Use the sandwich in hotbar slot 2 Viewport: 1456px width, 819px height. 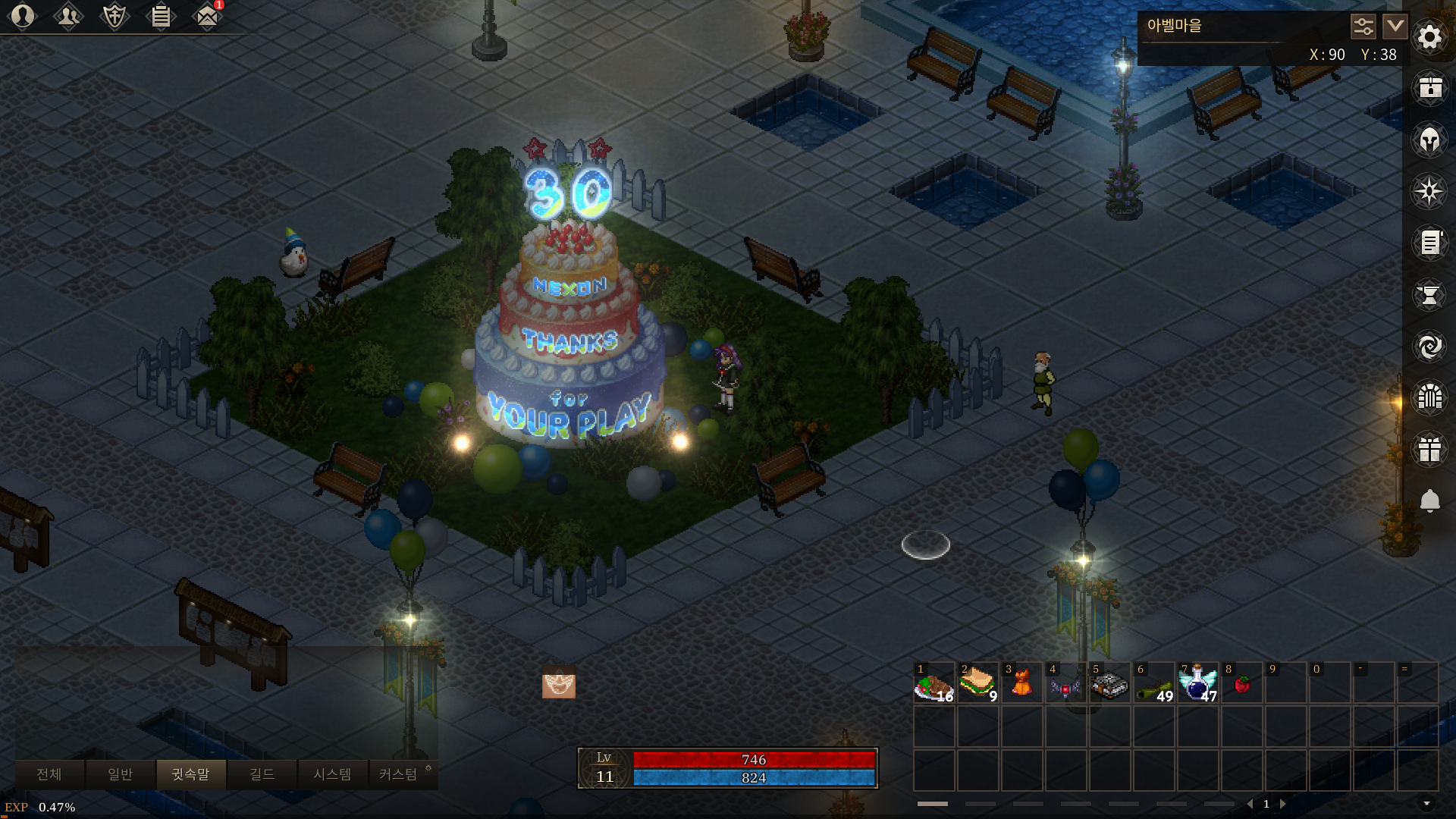[x=977, y=682]
